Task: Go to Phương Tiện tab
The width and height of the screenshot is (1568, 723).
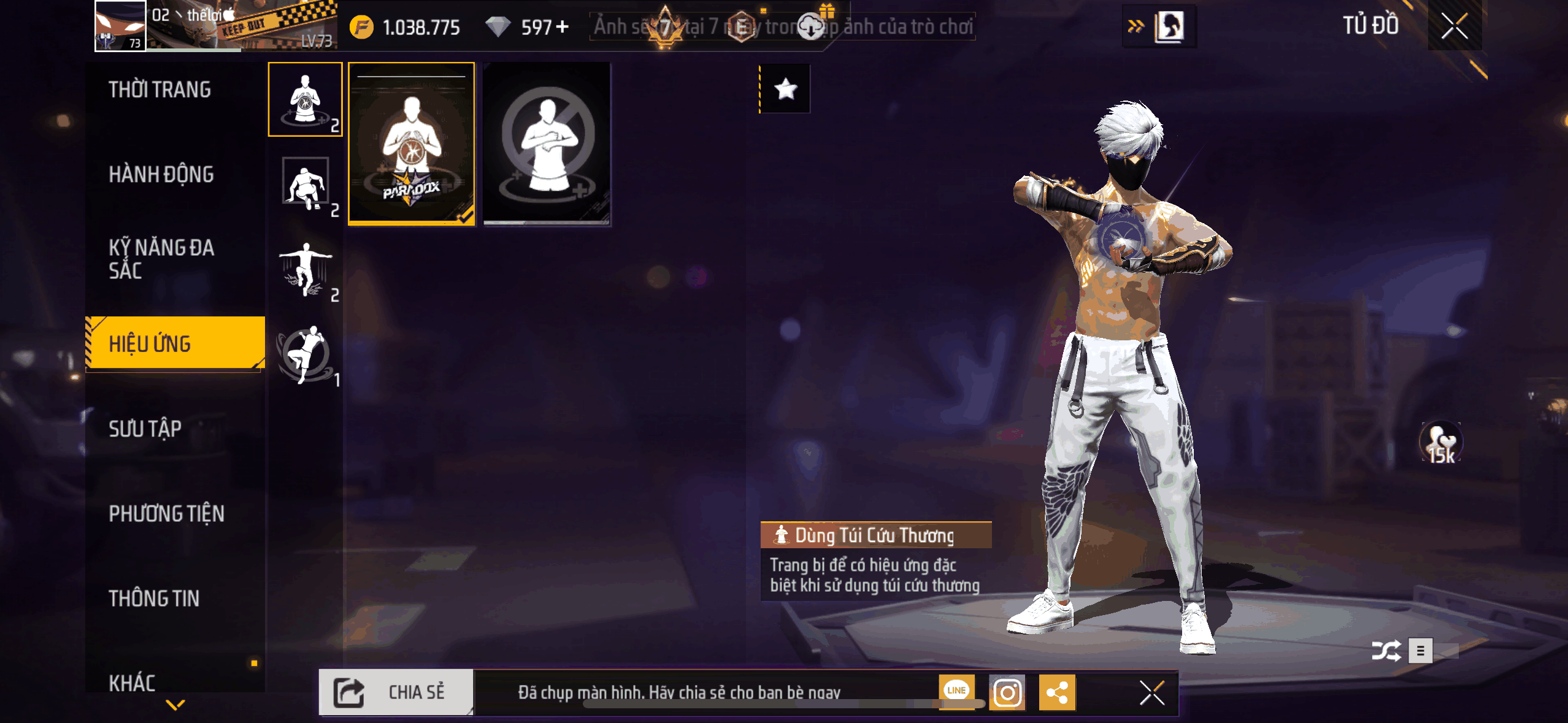Action: [x=166, y=513]
